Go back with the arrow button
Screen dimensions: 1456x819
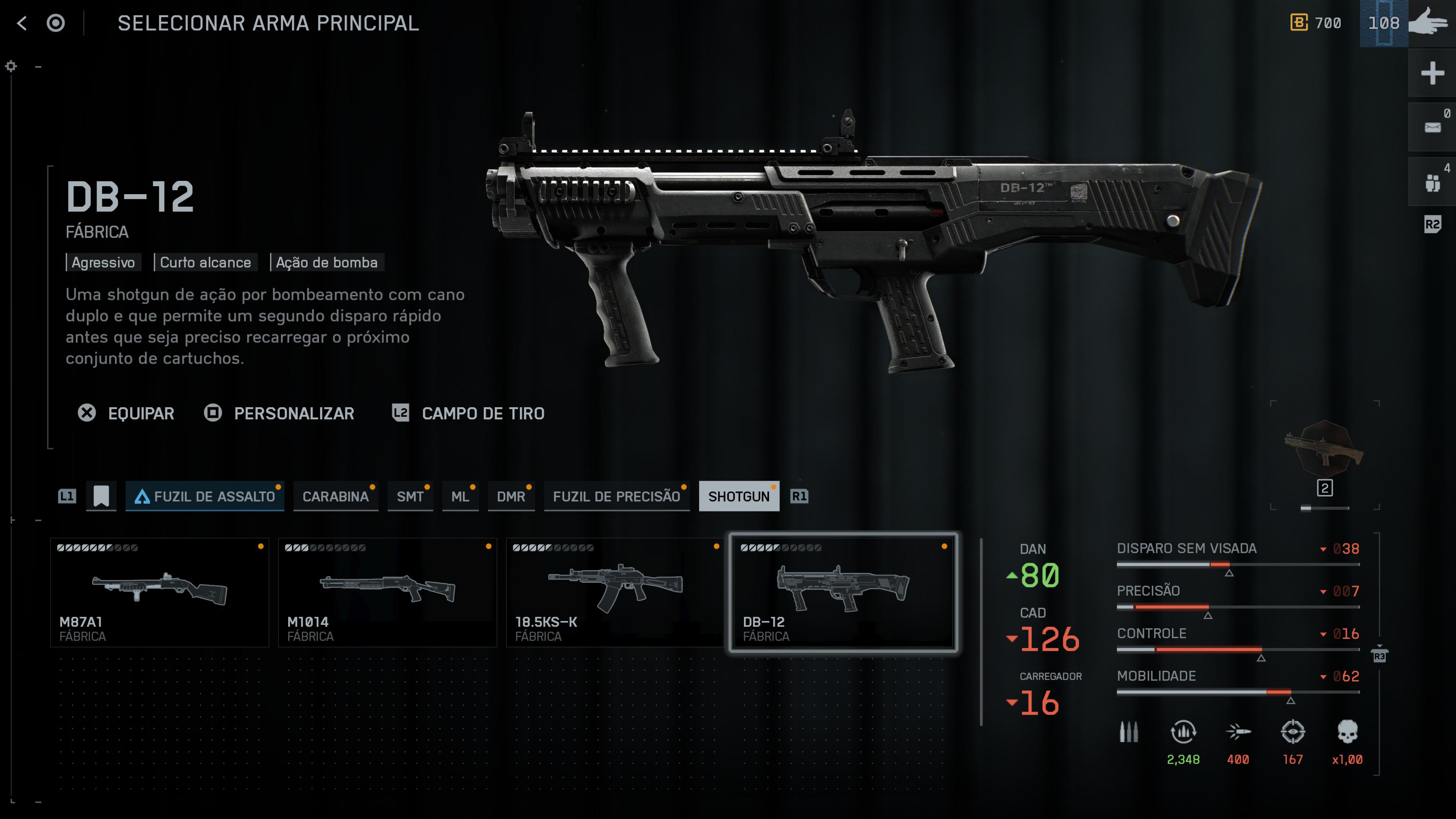pos(22,23)
